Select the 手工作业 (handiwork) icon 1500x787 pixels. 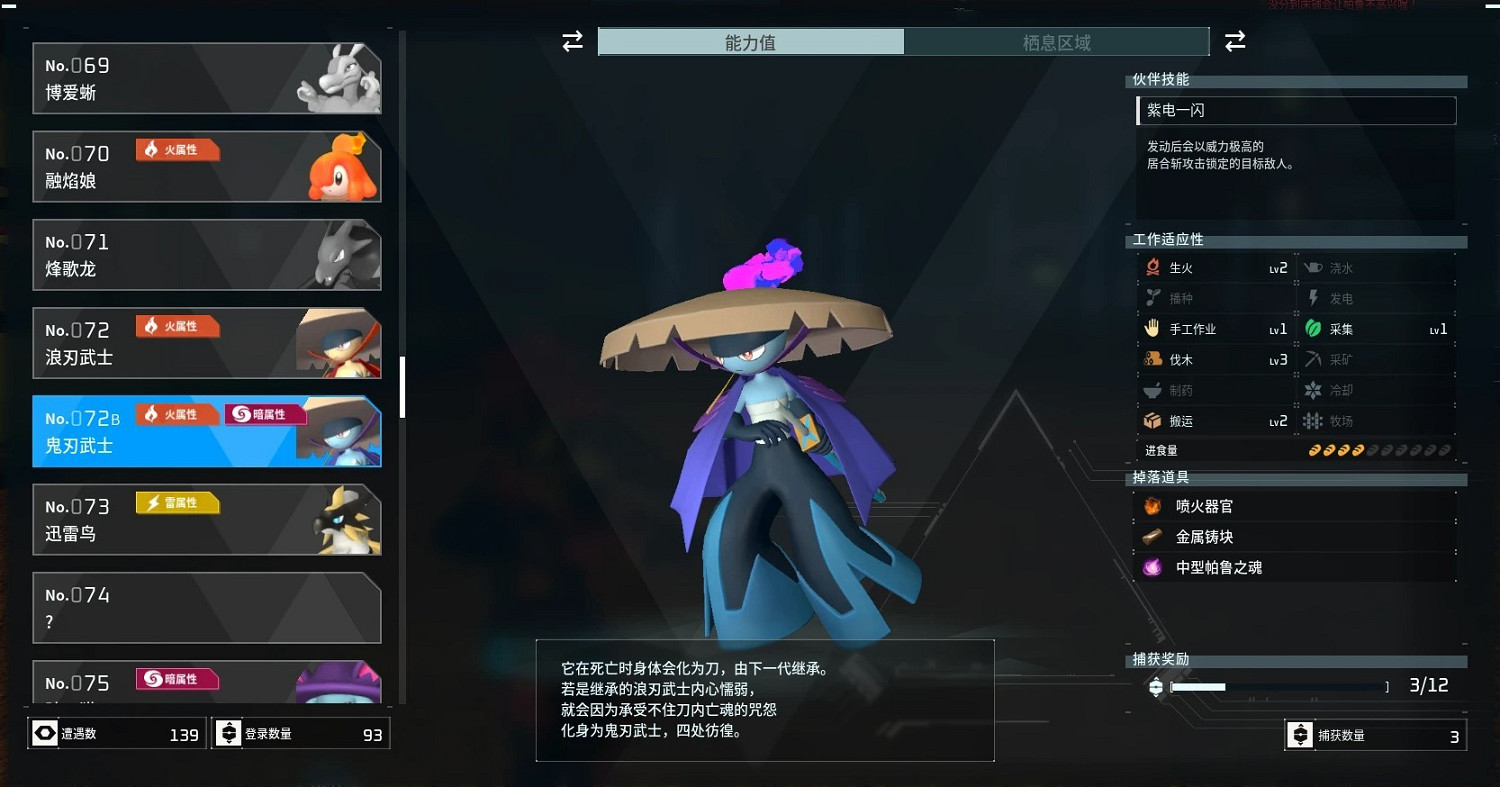[1154, 328]
